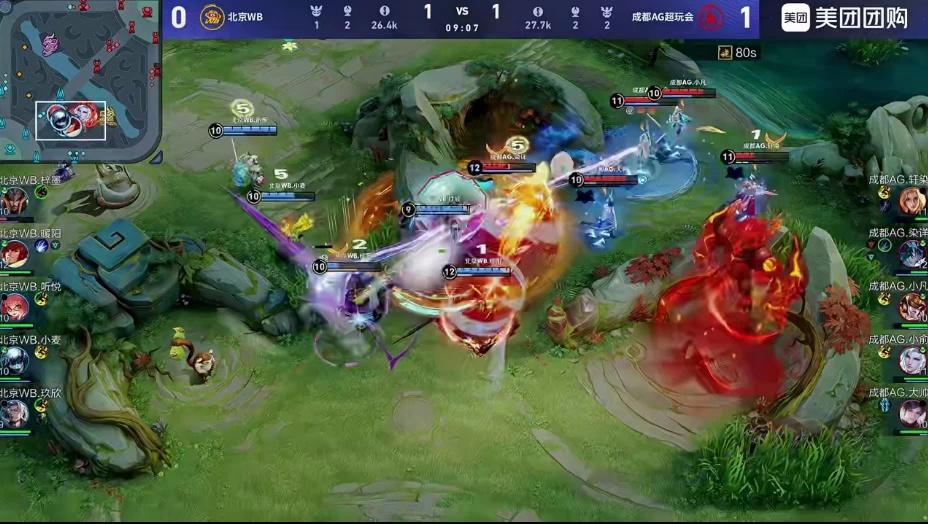Pick 北京WB.小麦 player portrait
The width and height of the screenshot is (928, 524).
point(14,360)
